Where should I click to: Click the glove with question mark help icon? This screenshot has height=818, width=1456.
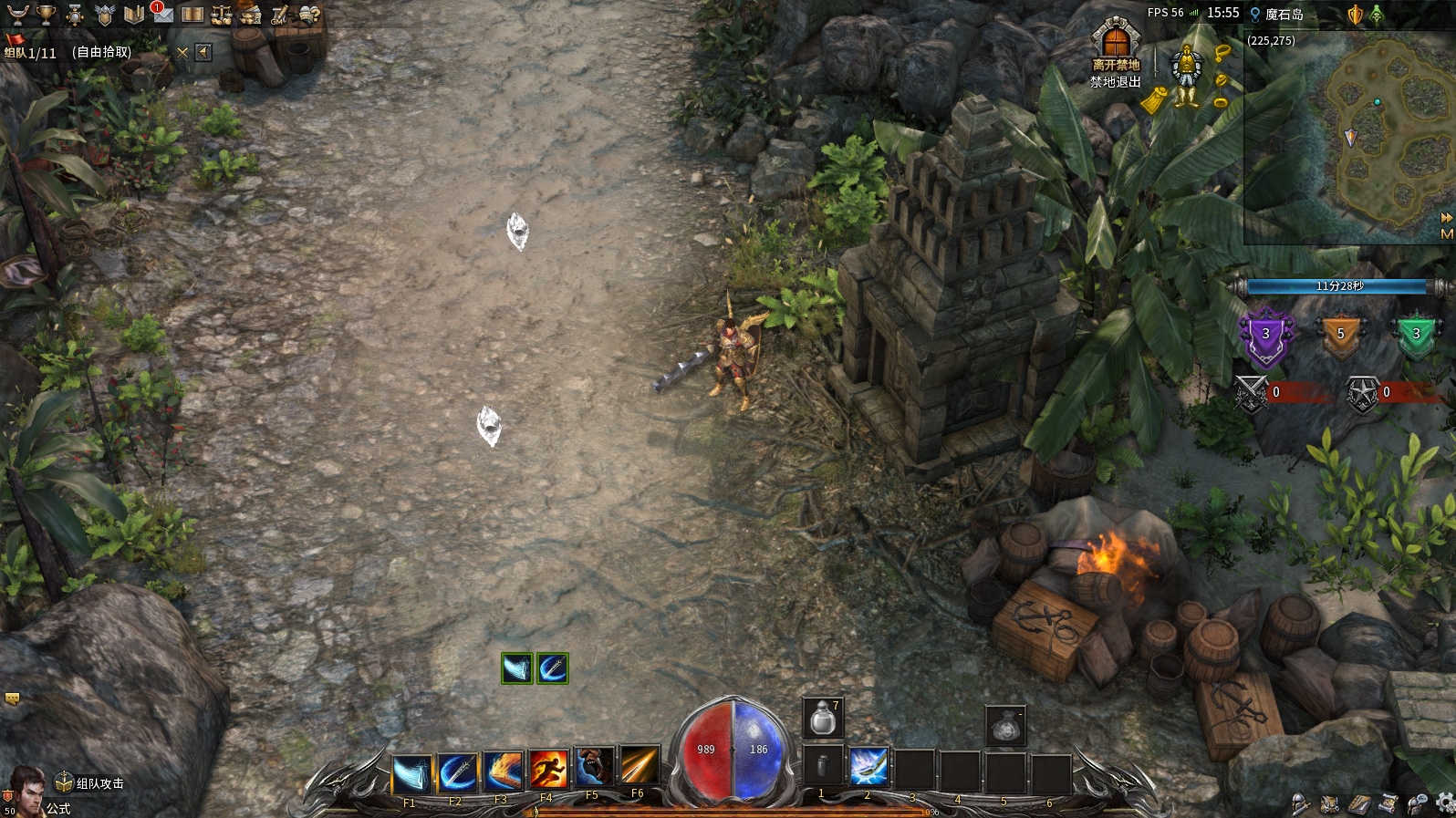(309, 15)
